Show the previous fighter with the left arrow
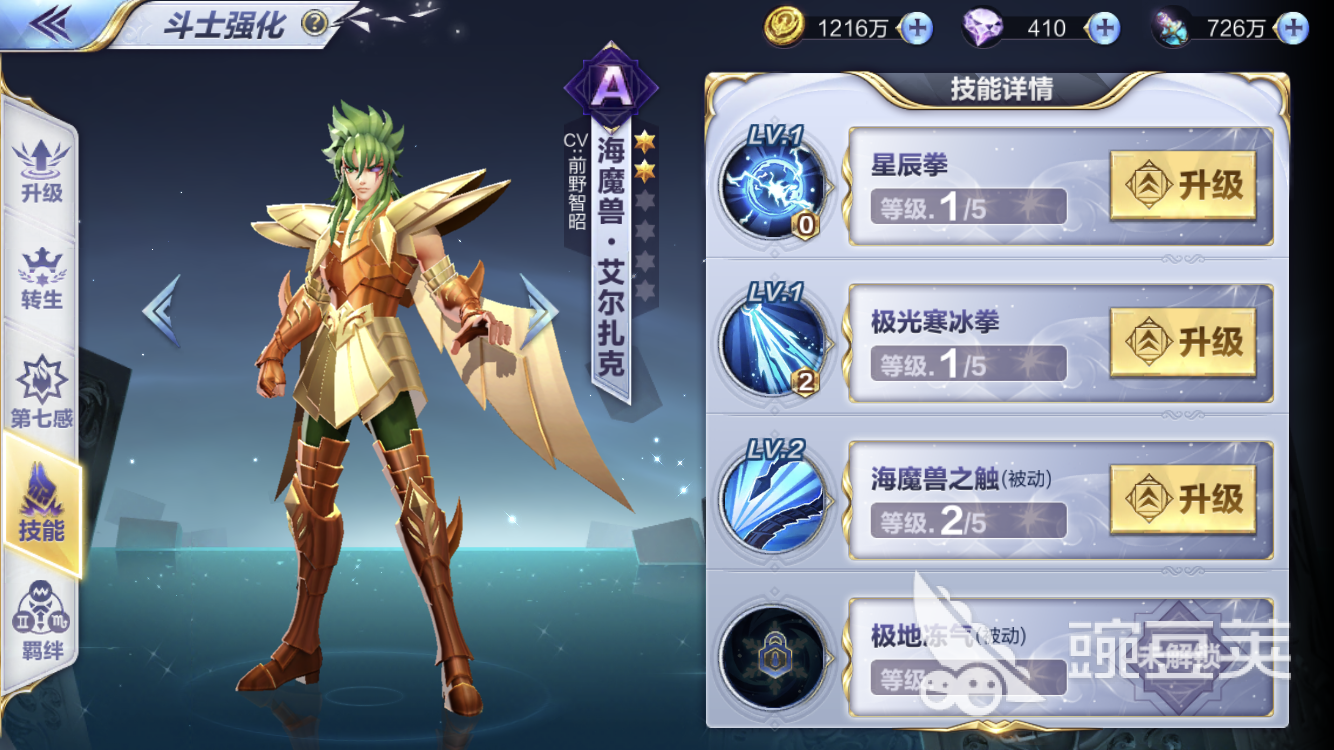The height and width of the screenshot is (750, 1334). [x=162, y=310]
